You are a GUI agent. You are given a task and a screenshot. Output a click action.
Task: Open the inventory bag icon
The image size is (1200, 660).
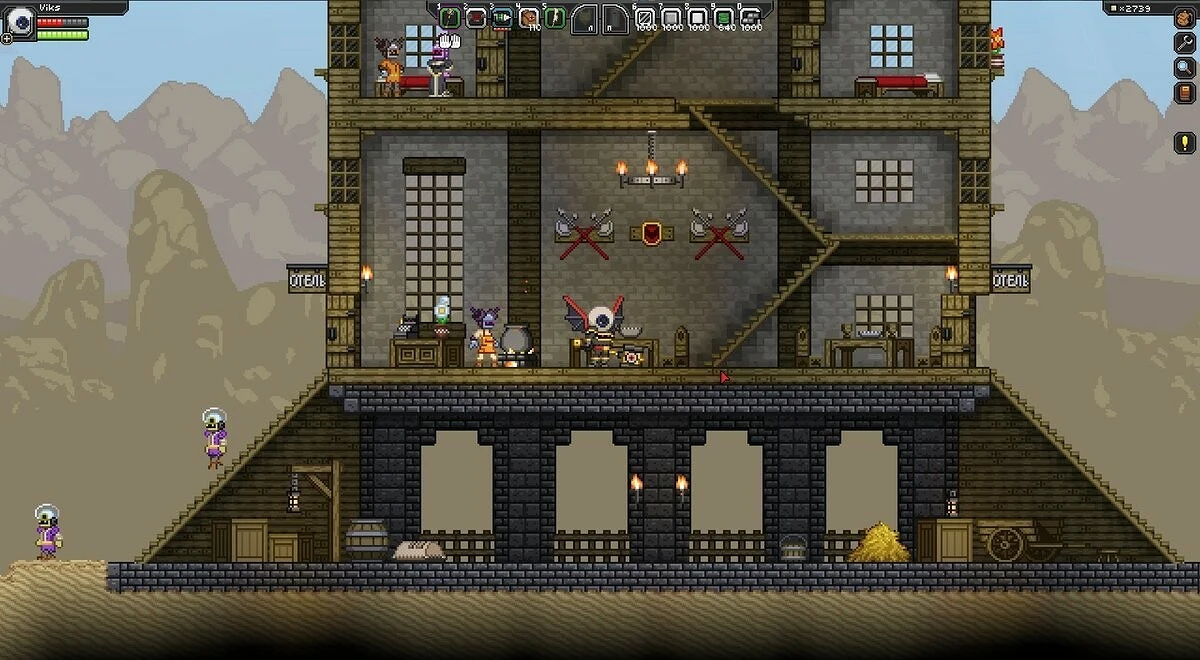click(1185, 19)
